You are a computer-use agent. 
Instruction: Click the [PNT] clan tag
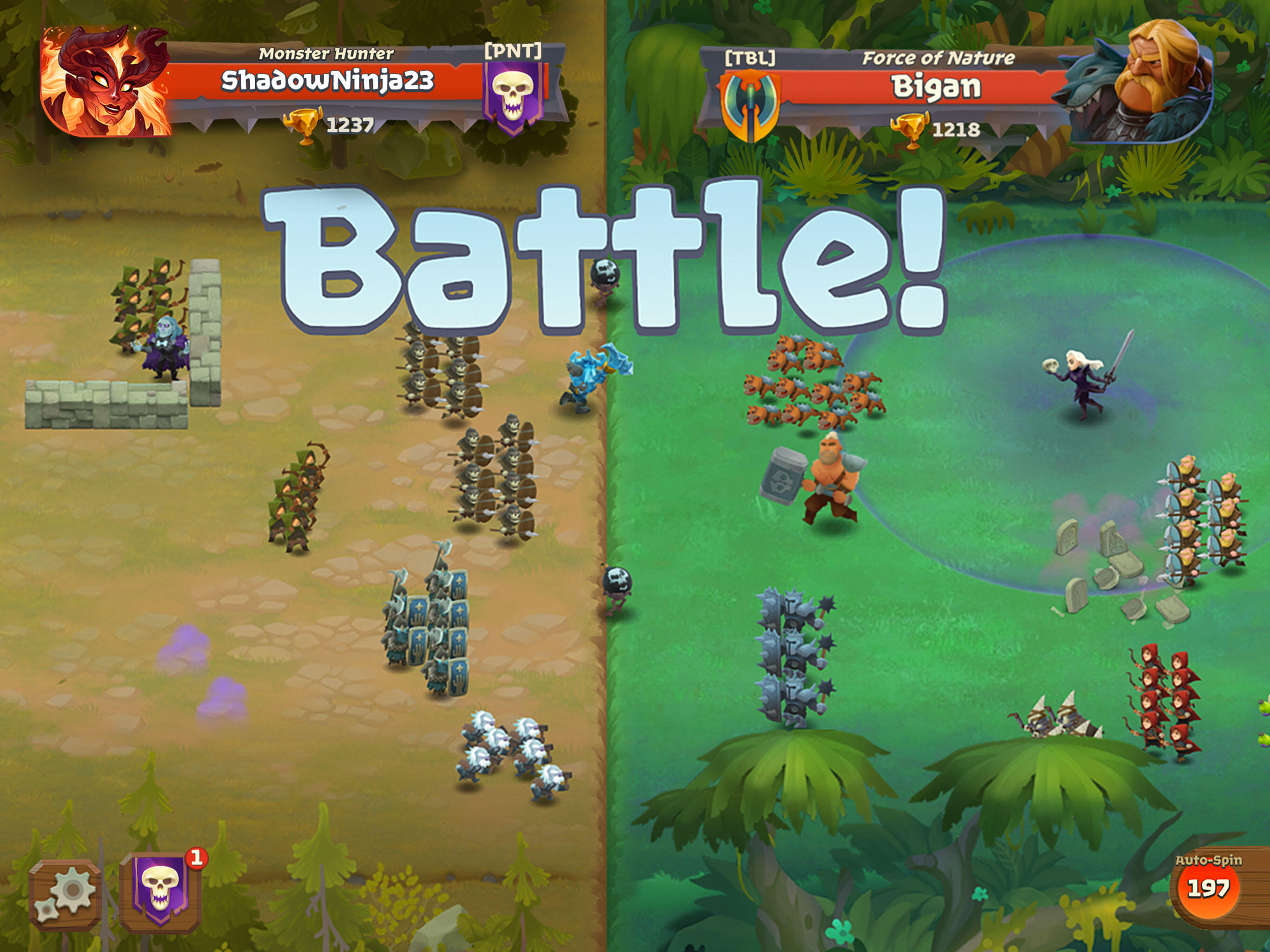pos(513,51)
